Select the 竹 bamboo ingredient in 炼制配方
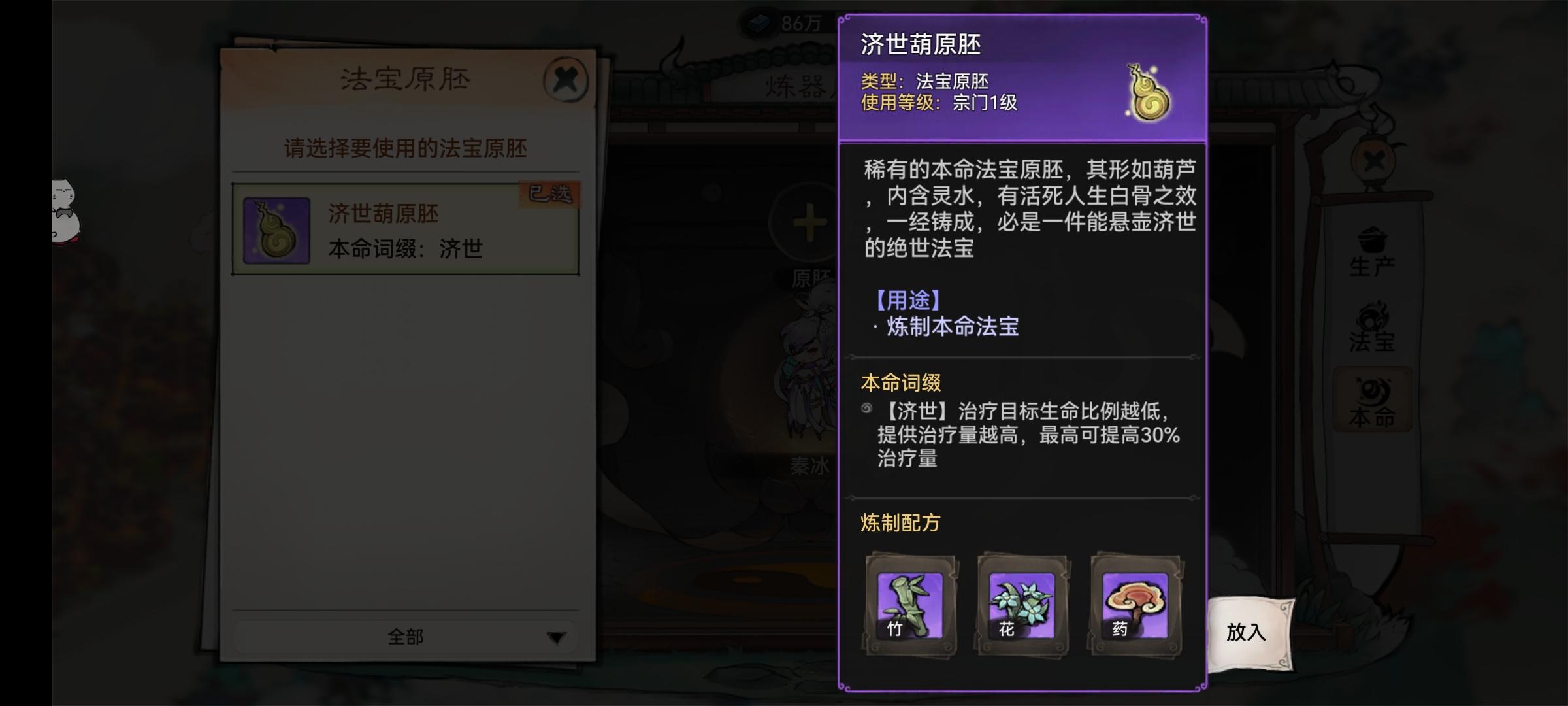This screenshot has width=1568, height=706. pos(910,608)
